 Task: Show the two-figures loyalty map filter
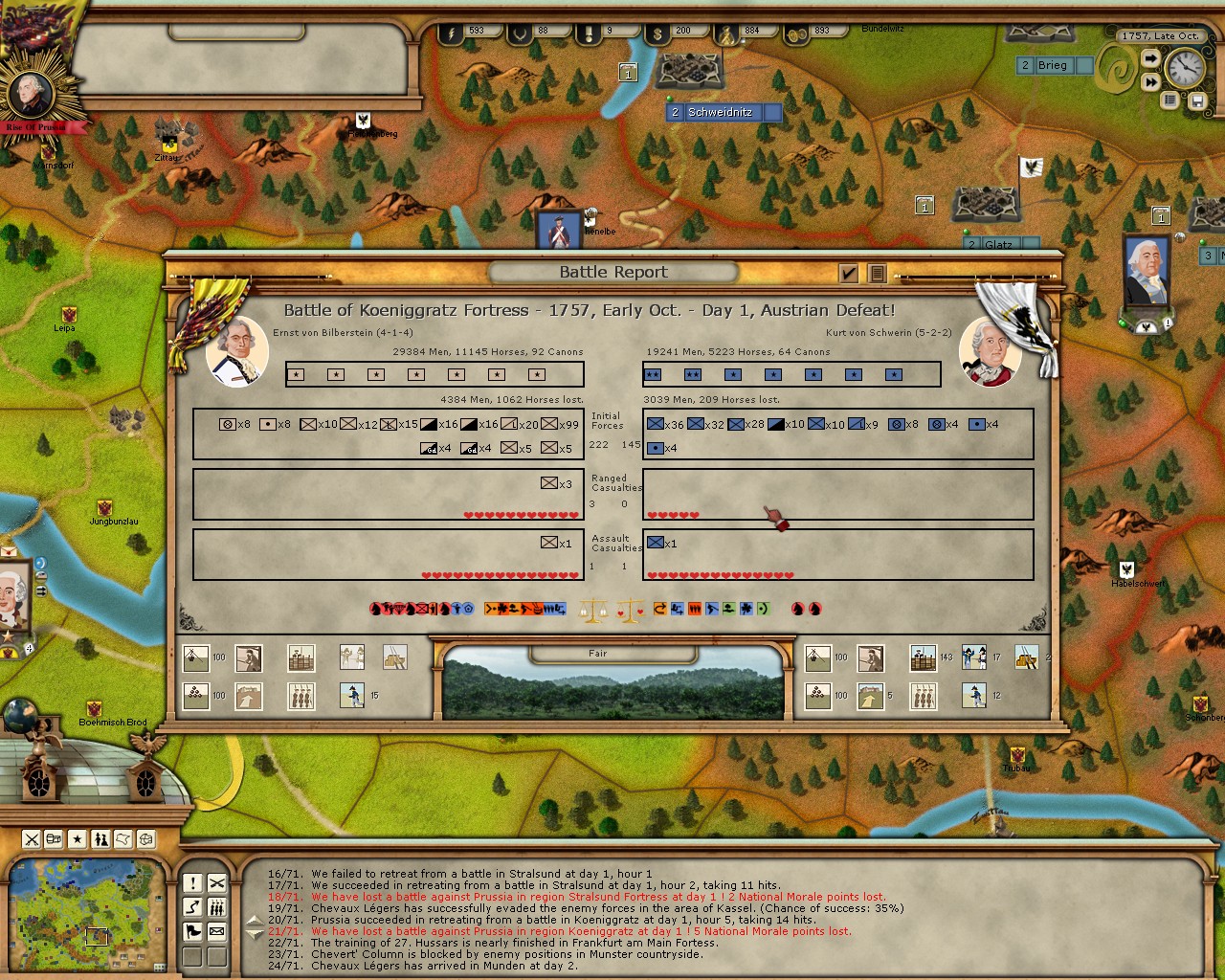click(100, 839)
